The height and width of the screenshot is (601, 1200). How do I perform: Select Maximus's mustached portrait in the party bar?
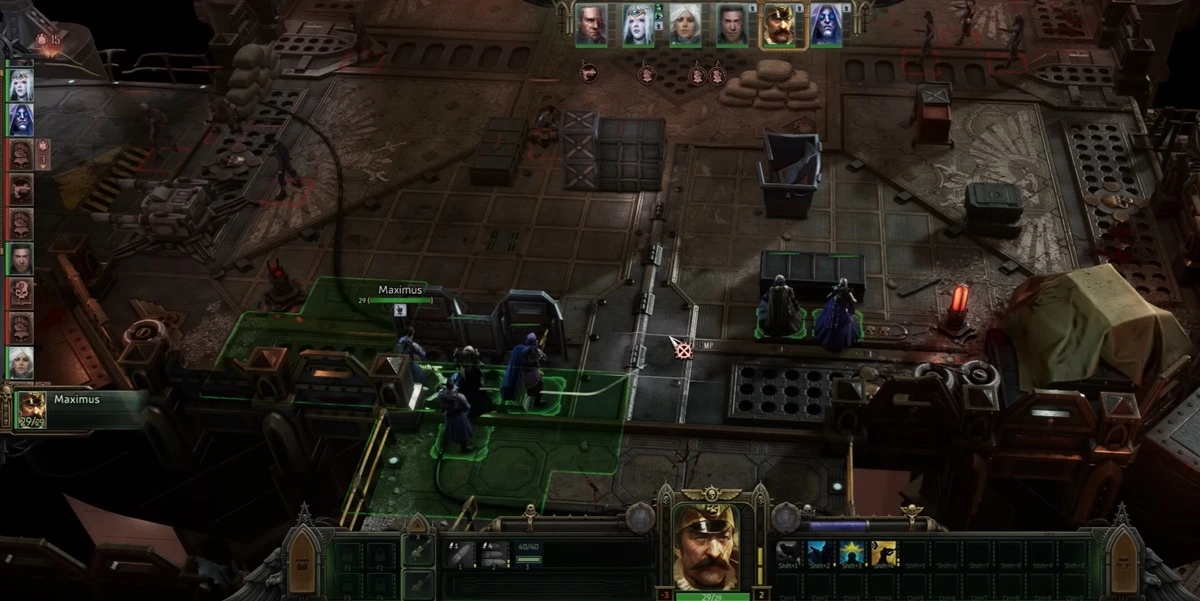[x=779, y=25]
